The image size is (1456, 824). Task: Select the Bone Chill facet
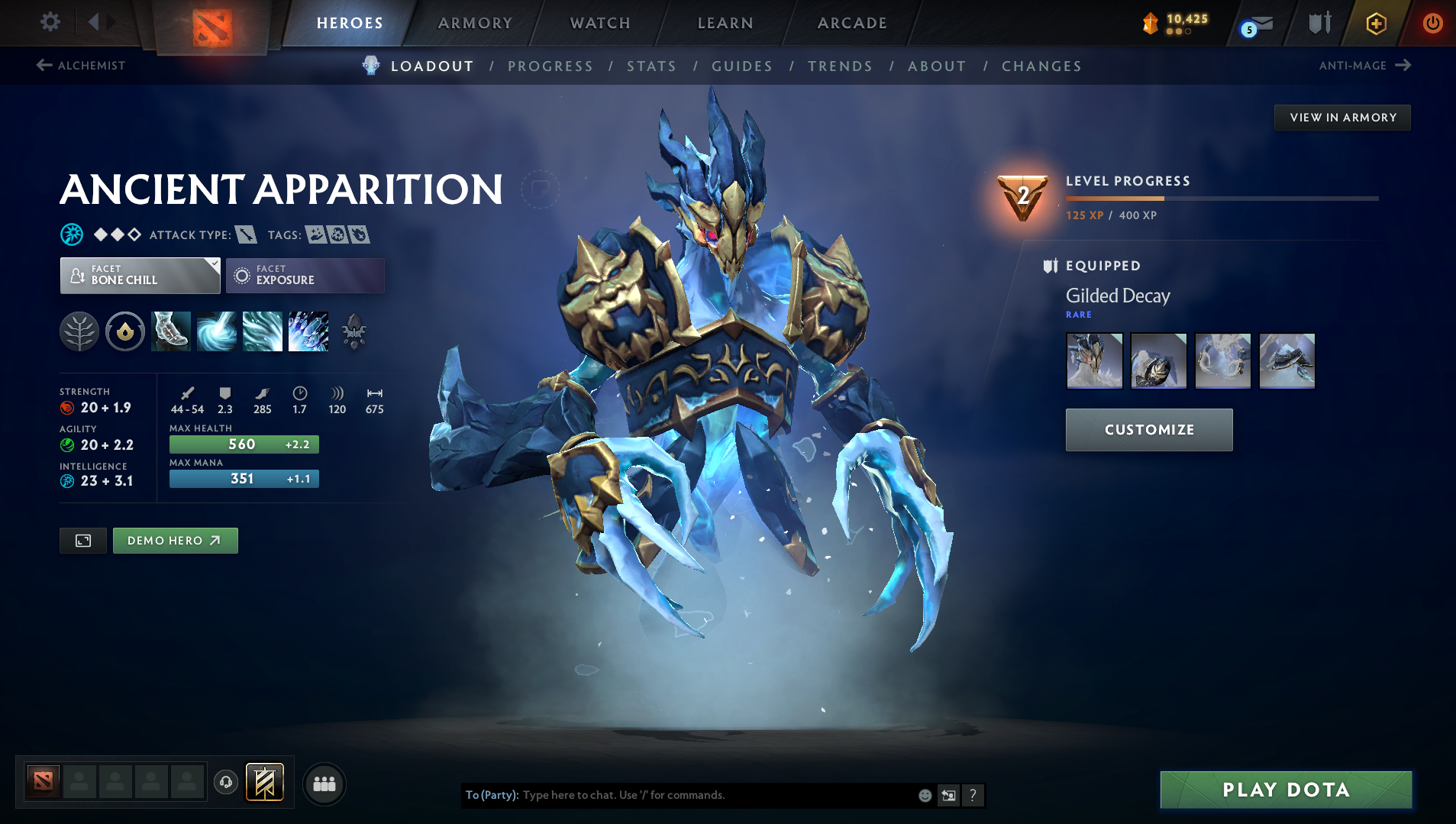pos(140,275)
